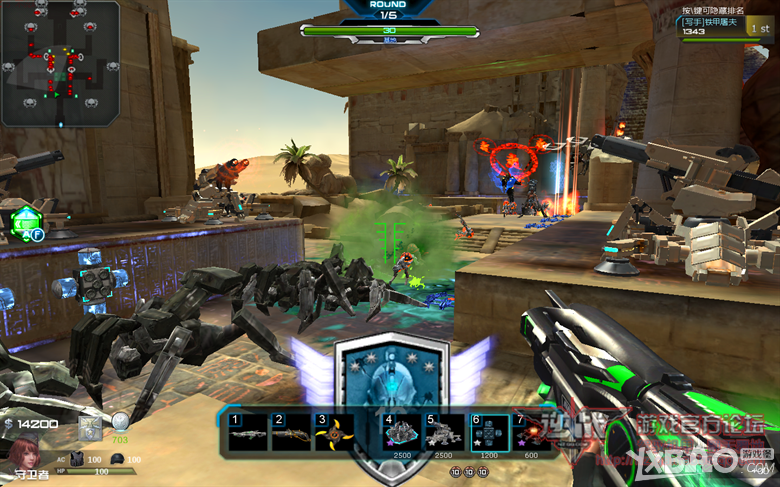Select the shotgun in slot 2

[x=291, y=432]
